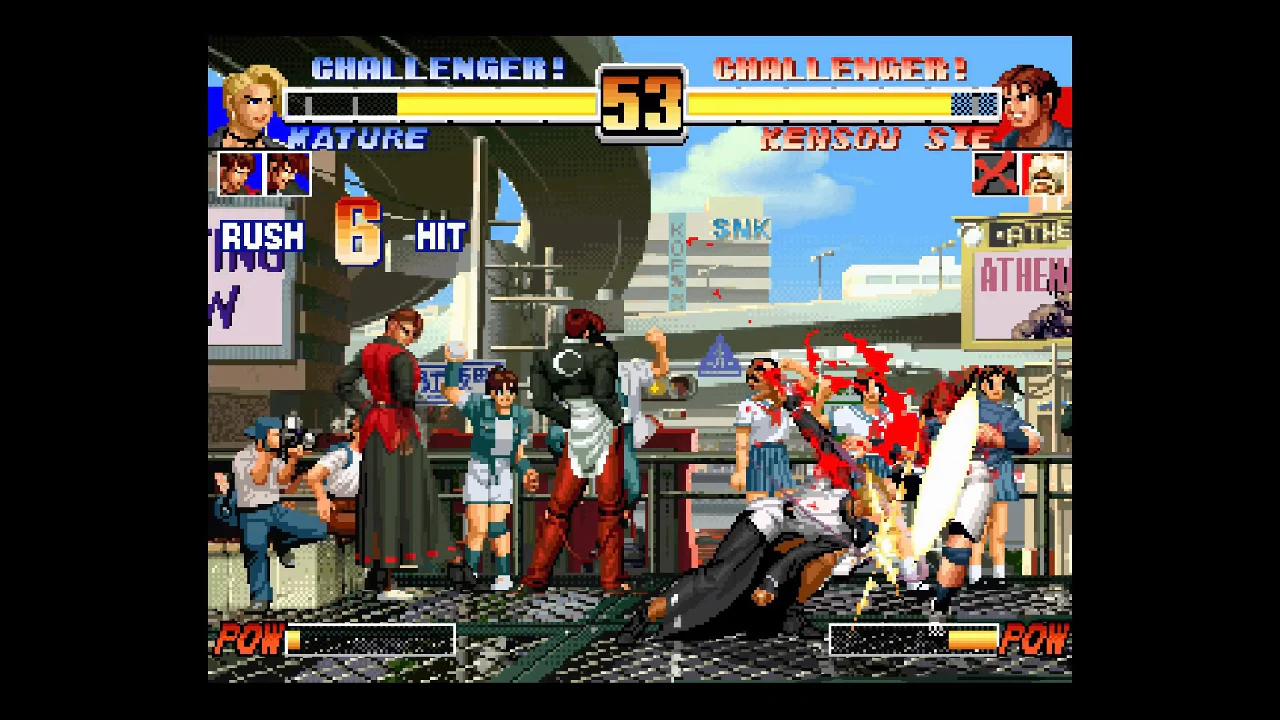
Task: Click Chin's remaining teammate icon under Kensou
Action: tap(1043, 171)
